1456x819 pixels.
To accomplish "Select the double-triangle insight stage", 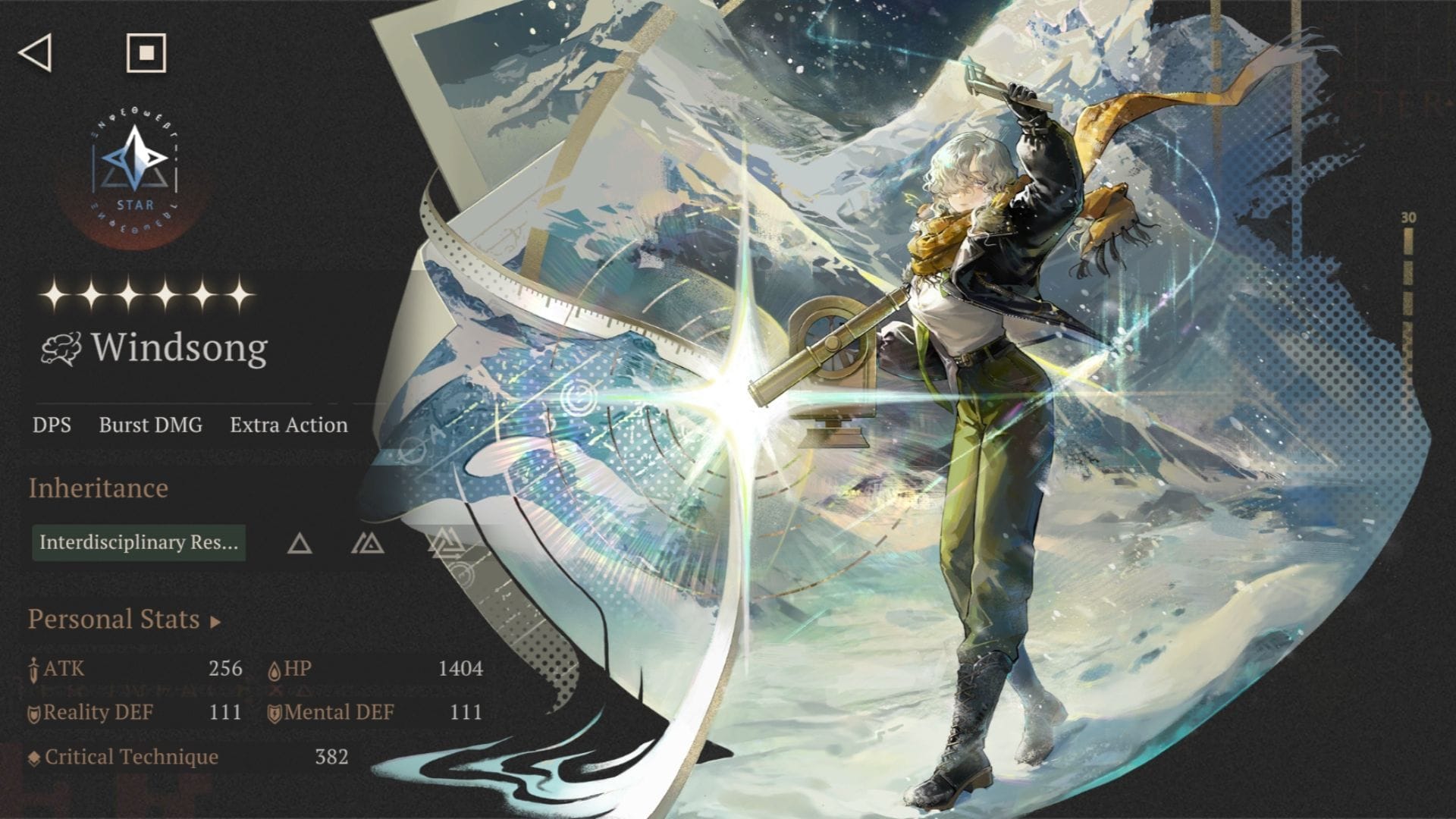I will [x=369, y=544].
